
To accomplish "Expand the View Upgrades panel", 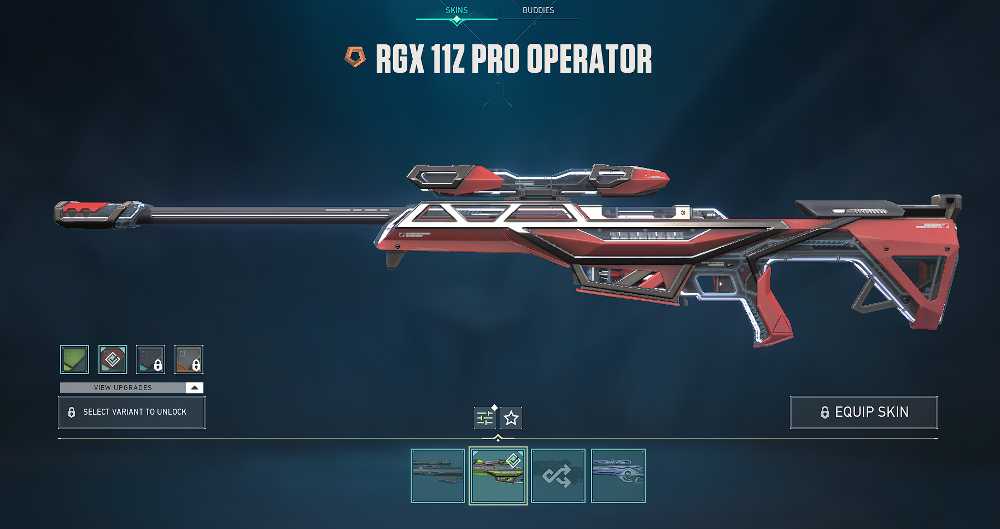I will [x=132, y=387].
